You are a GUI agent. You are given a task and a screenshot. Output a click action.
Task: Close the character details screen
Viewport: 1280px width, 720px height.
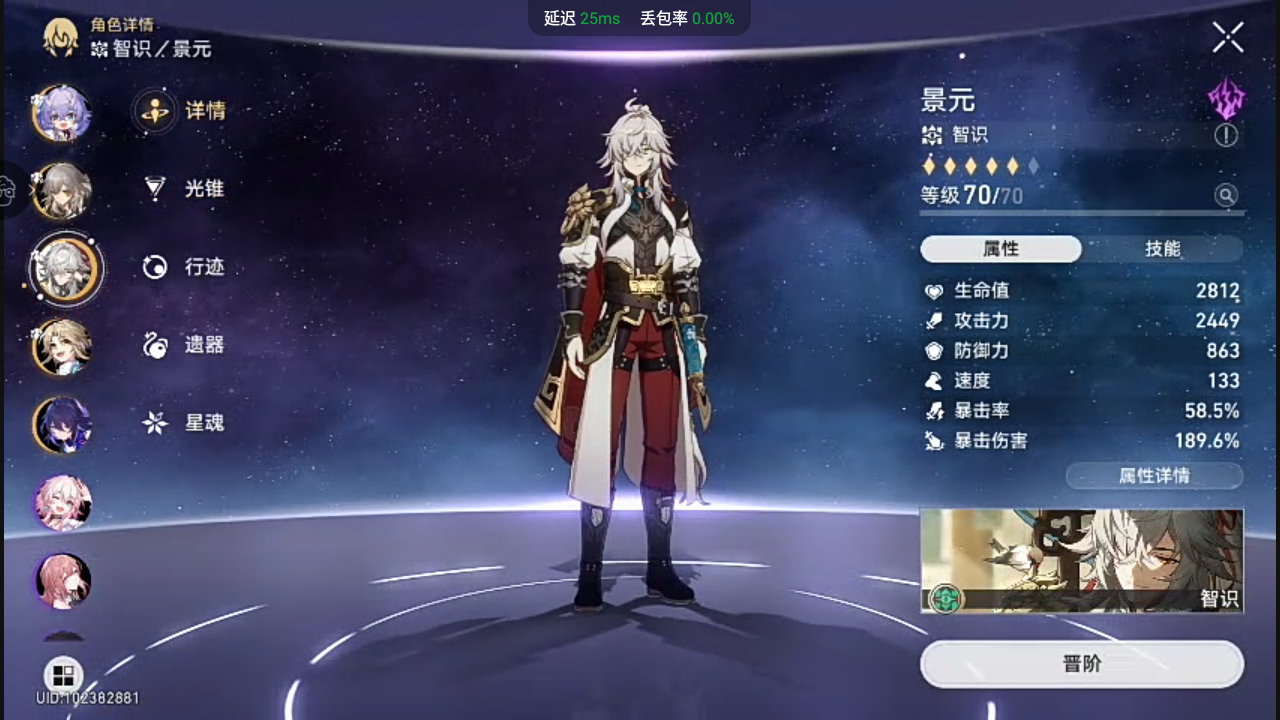pyautogui.click(x=1228, y=38)
